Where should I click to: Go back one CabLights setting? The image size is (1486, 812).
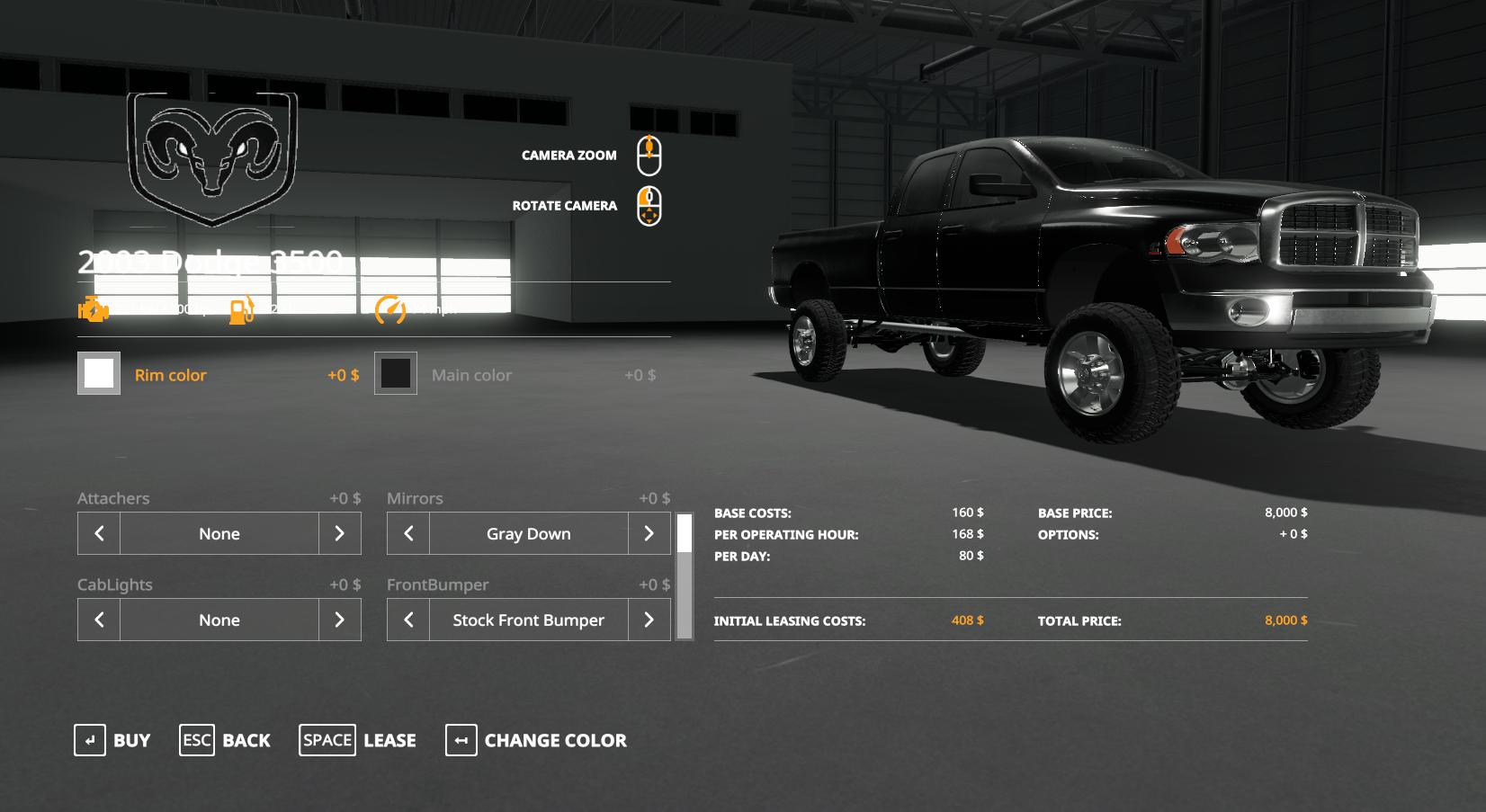99,620
